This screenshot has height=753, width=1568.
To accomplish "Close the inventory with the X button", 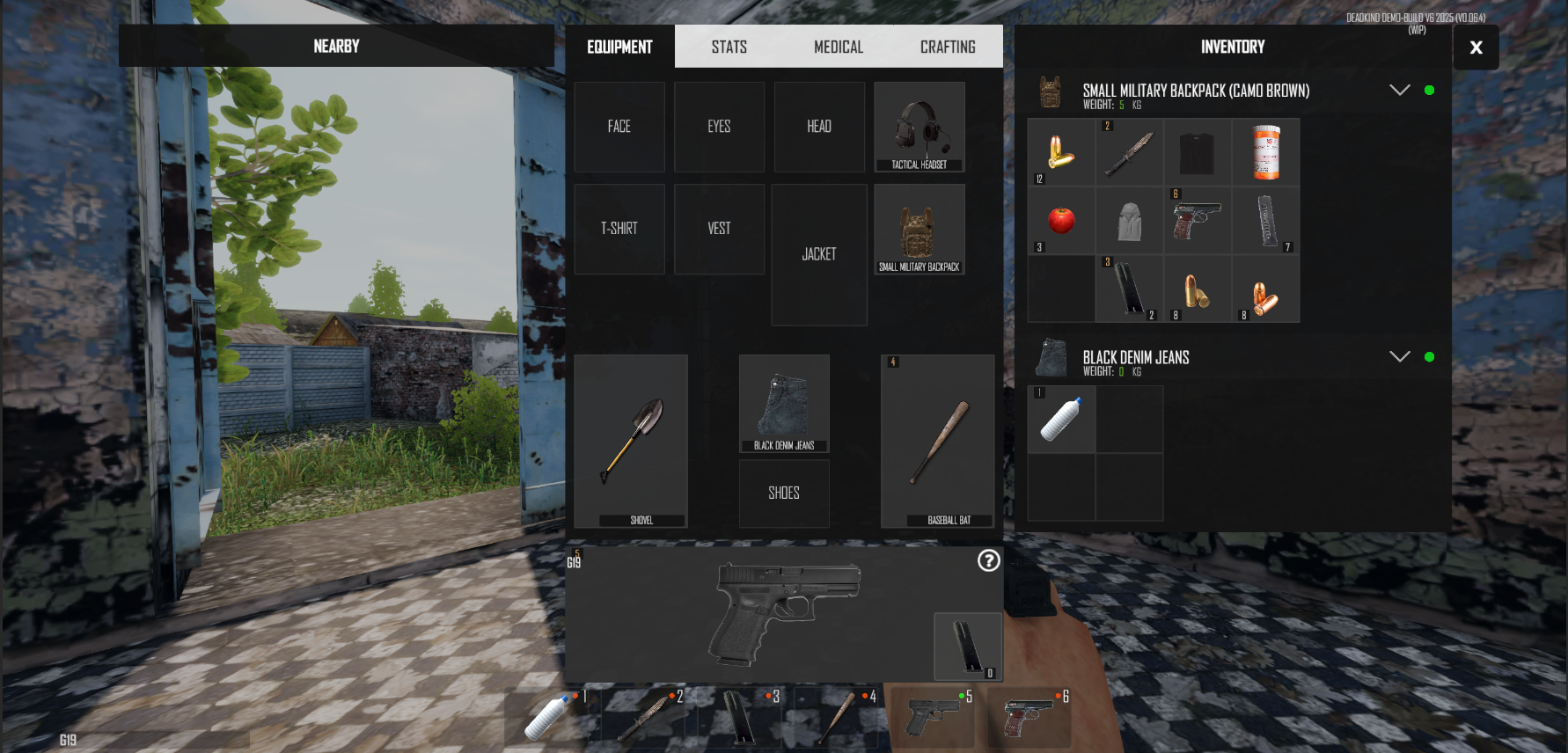I will click(x=1476, y=48).
